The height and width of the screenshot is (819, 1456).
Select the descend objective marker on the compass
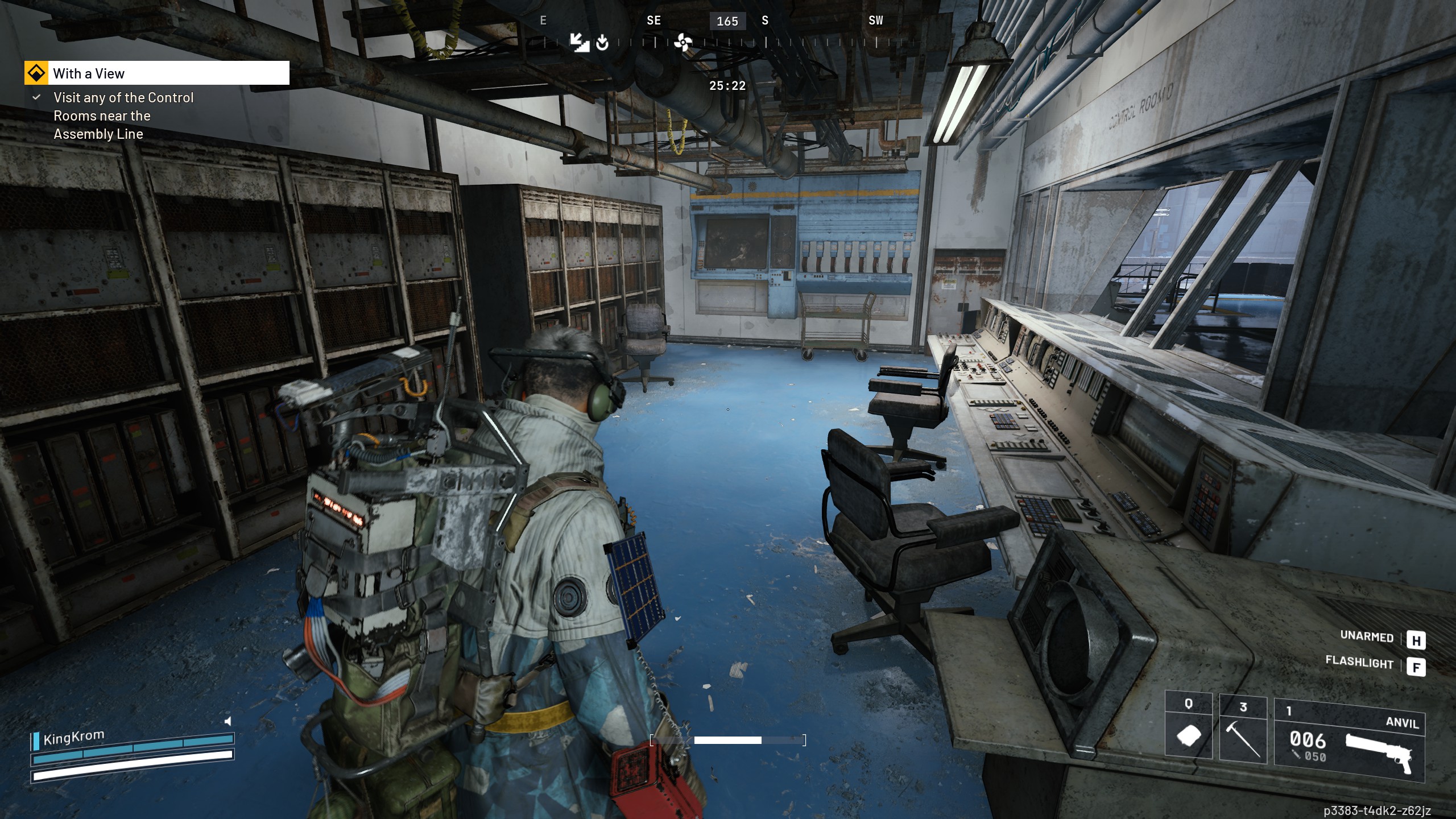click(603, 43)
